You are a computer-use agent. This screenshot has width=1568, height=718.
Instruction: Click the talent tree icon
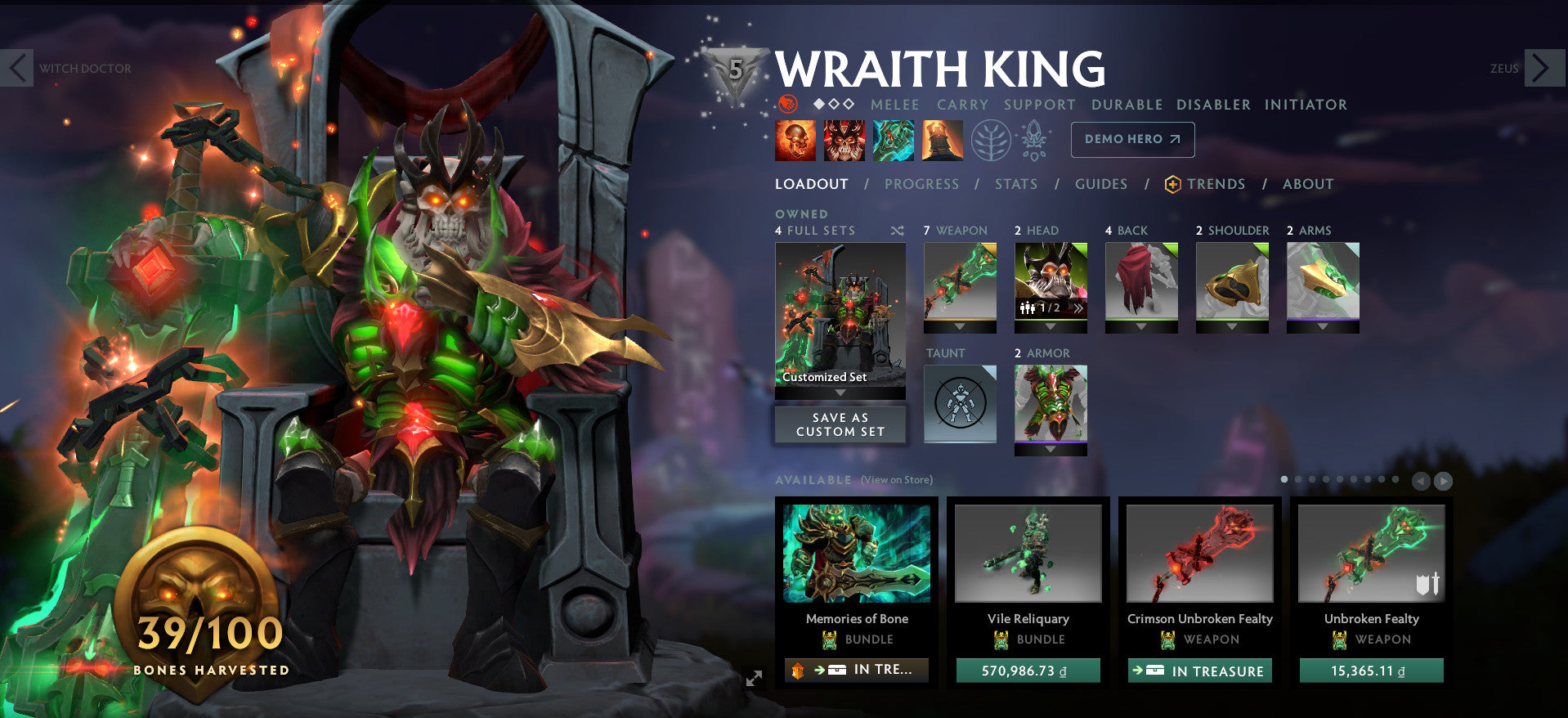point(992,139)
